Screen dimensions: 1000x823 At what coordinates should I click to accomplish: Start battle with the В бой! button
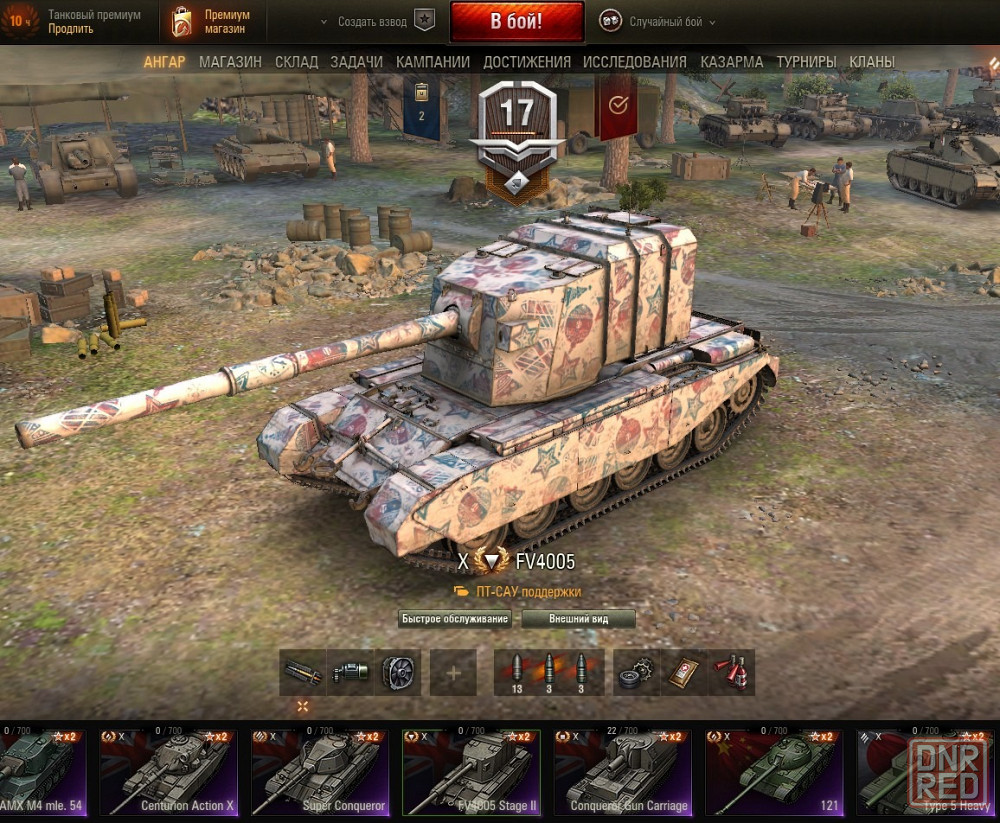coord(516,21)
